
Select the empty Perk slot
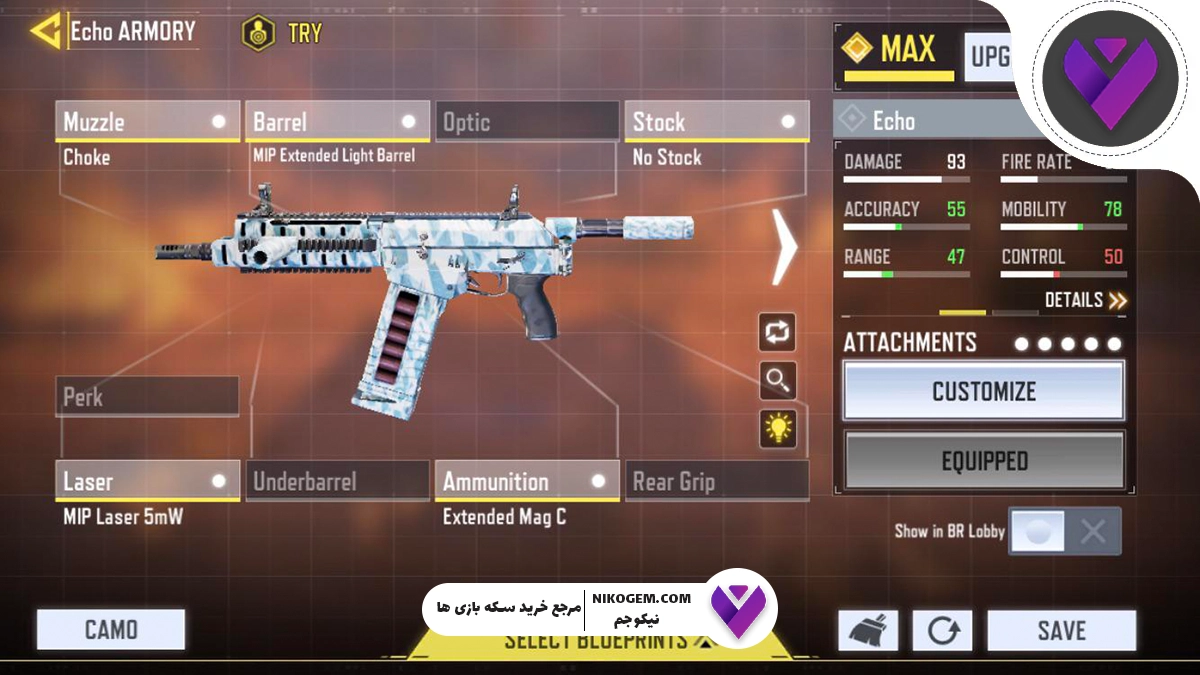(147, 397)
